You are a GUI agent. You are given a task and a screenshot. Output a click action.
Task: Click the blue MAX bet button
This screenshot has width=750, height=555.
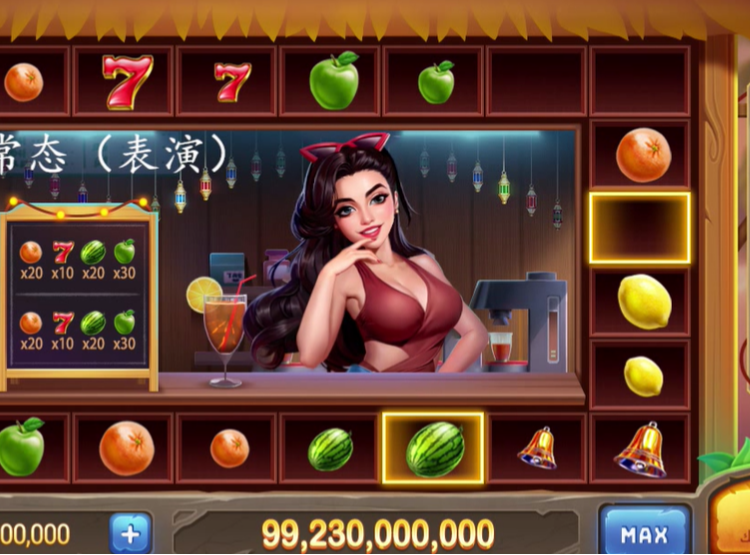(x=644, y=533)
